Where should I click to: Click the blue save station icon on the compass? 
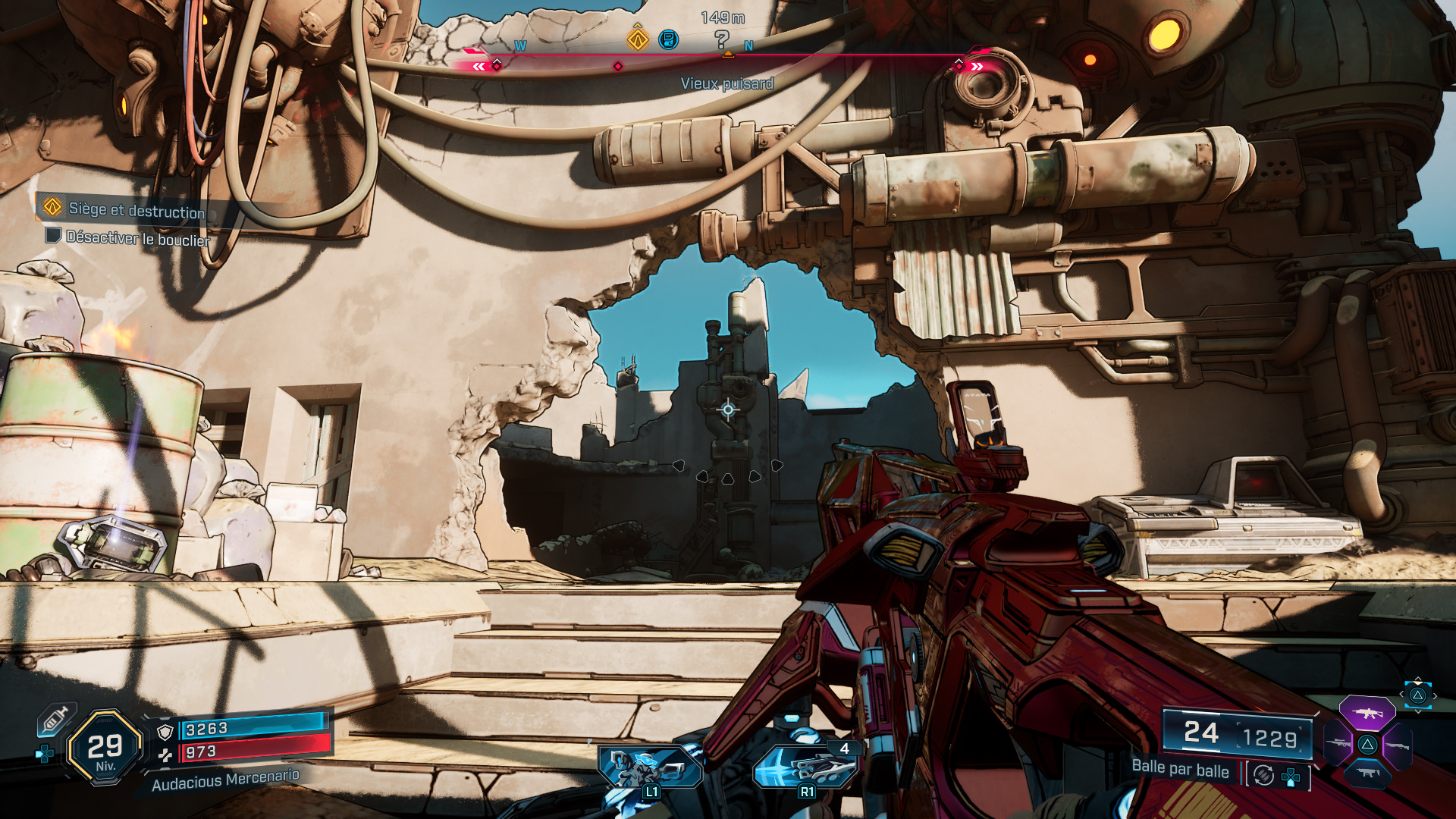tap(668, 40)
